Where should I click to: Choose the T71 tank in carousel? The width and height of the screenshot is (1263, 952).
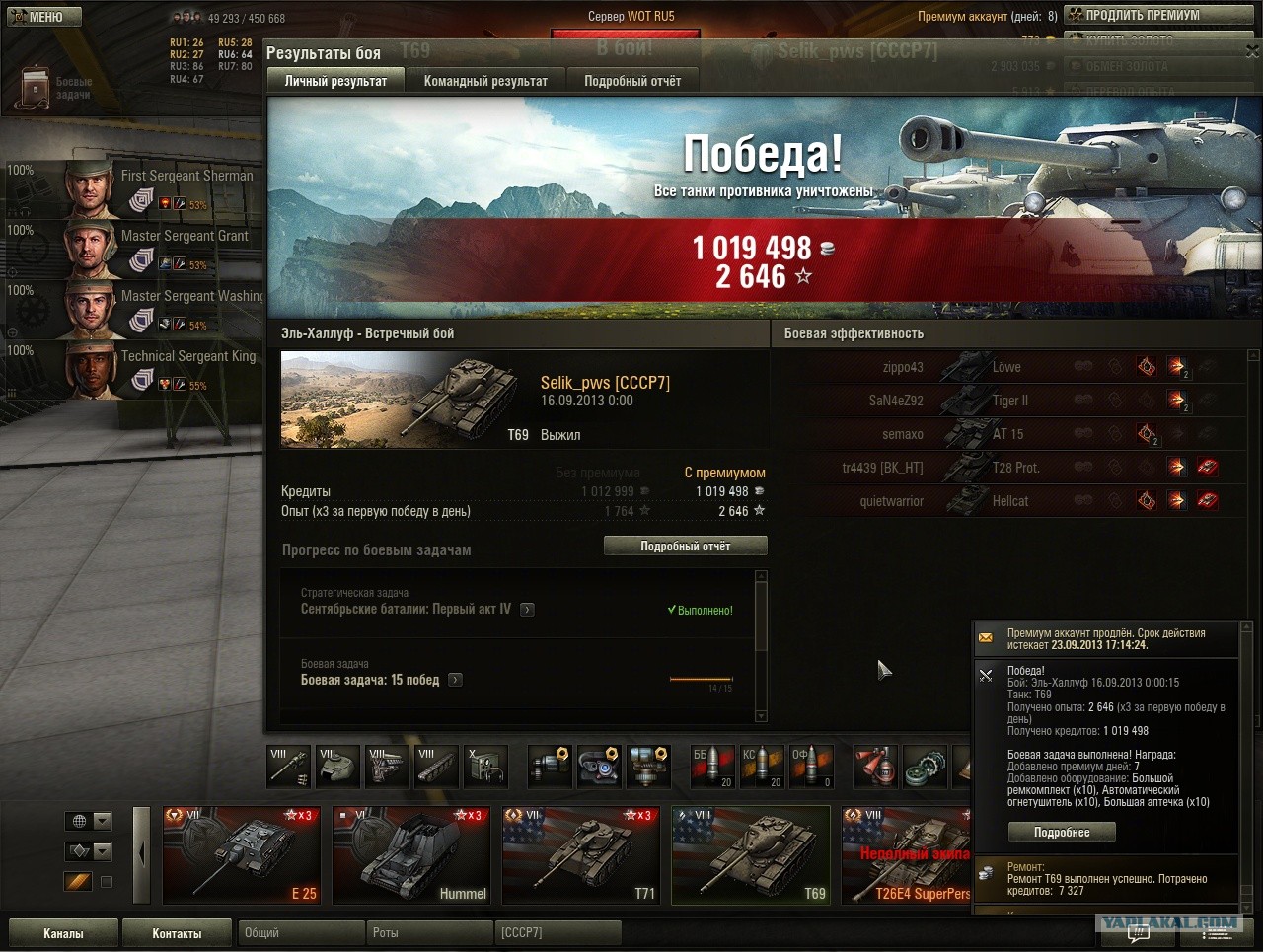coord(581,855)
